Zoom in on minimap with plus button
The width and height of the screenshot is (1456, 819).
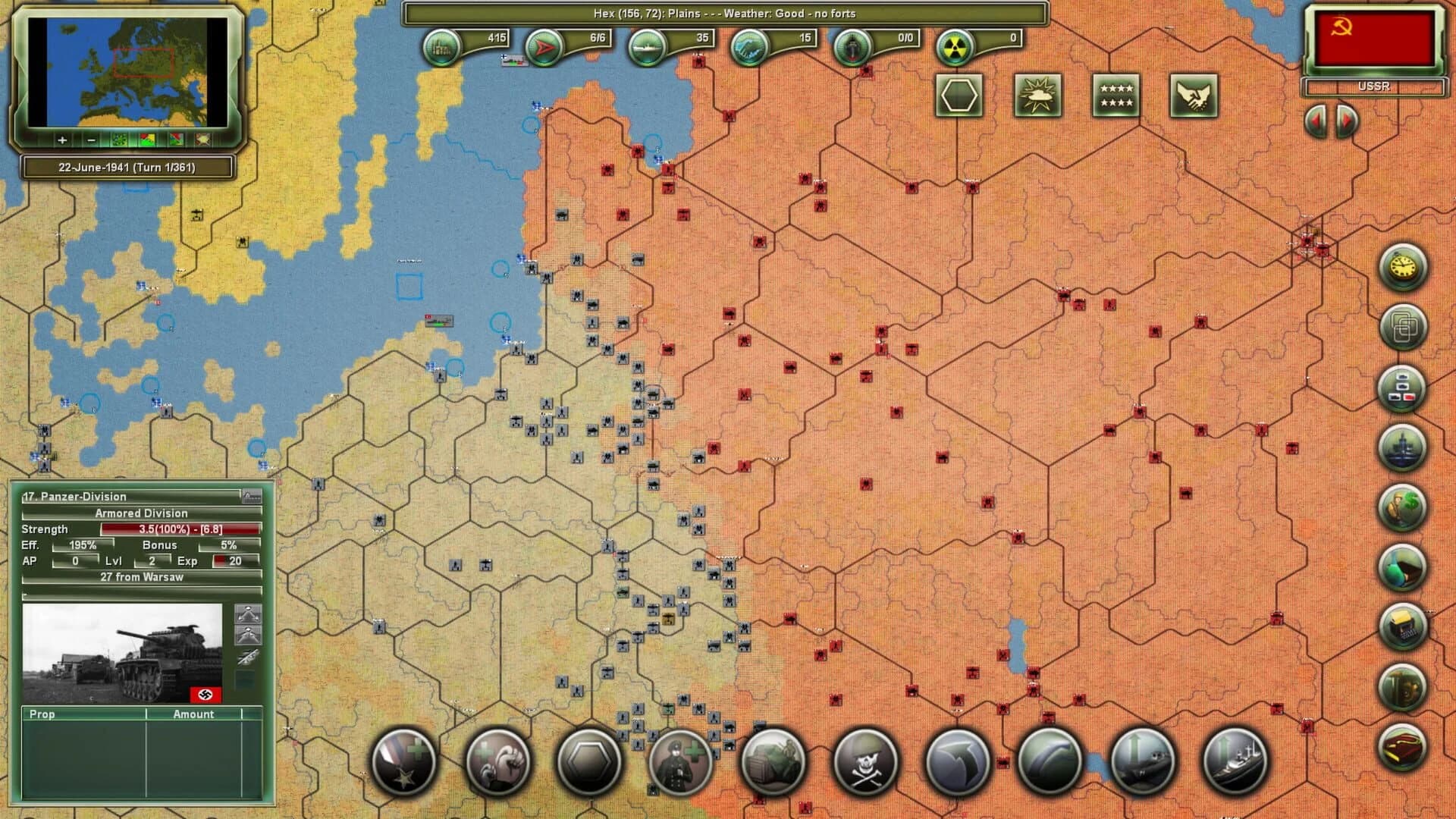[x=61, y=140]
